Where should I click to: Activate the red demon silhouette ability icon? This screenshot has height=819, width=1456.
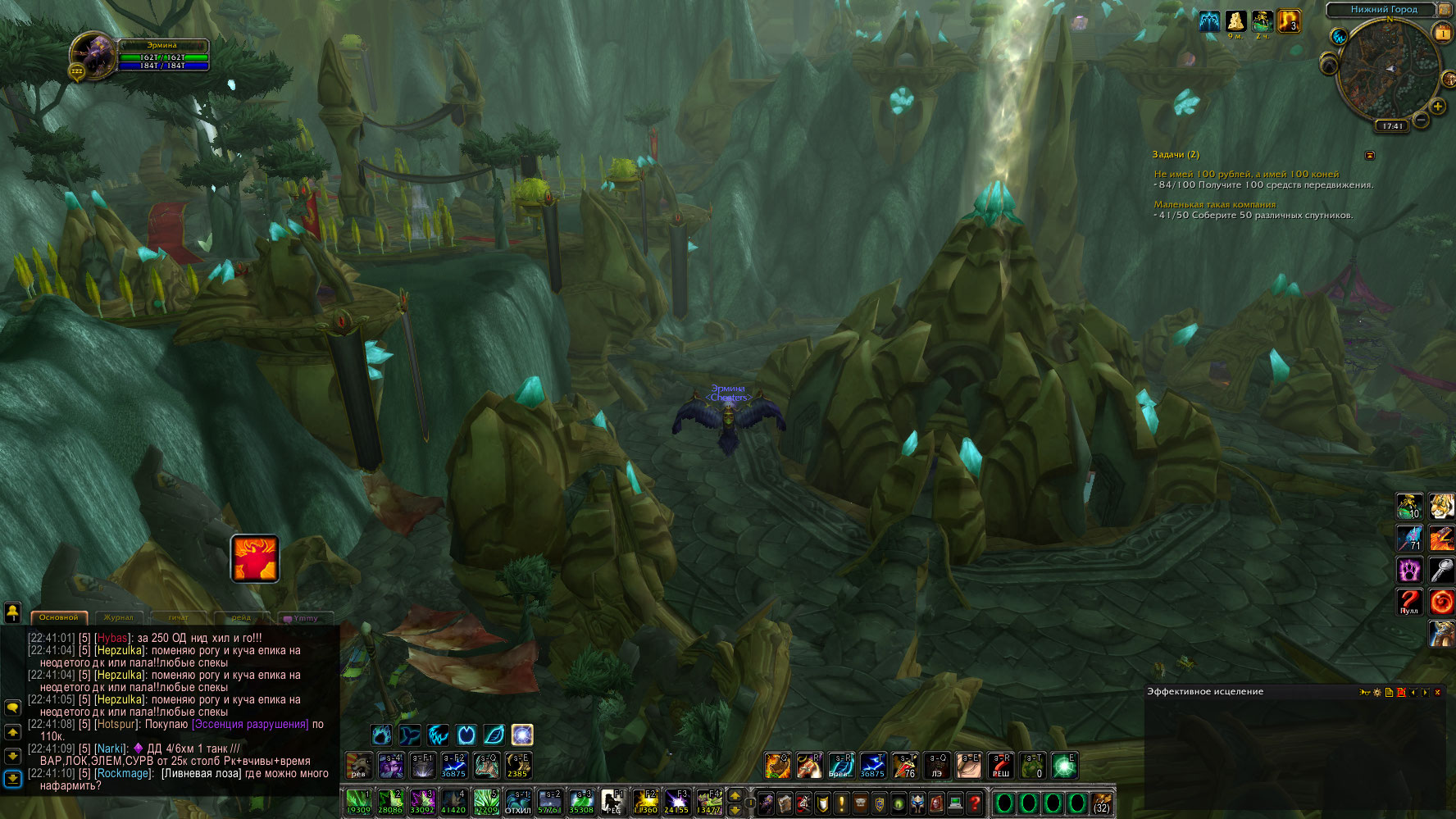(255, 559)
